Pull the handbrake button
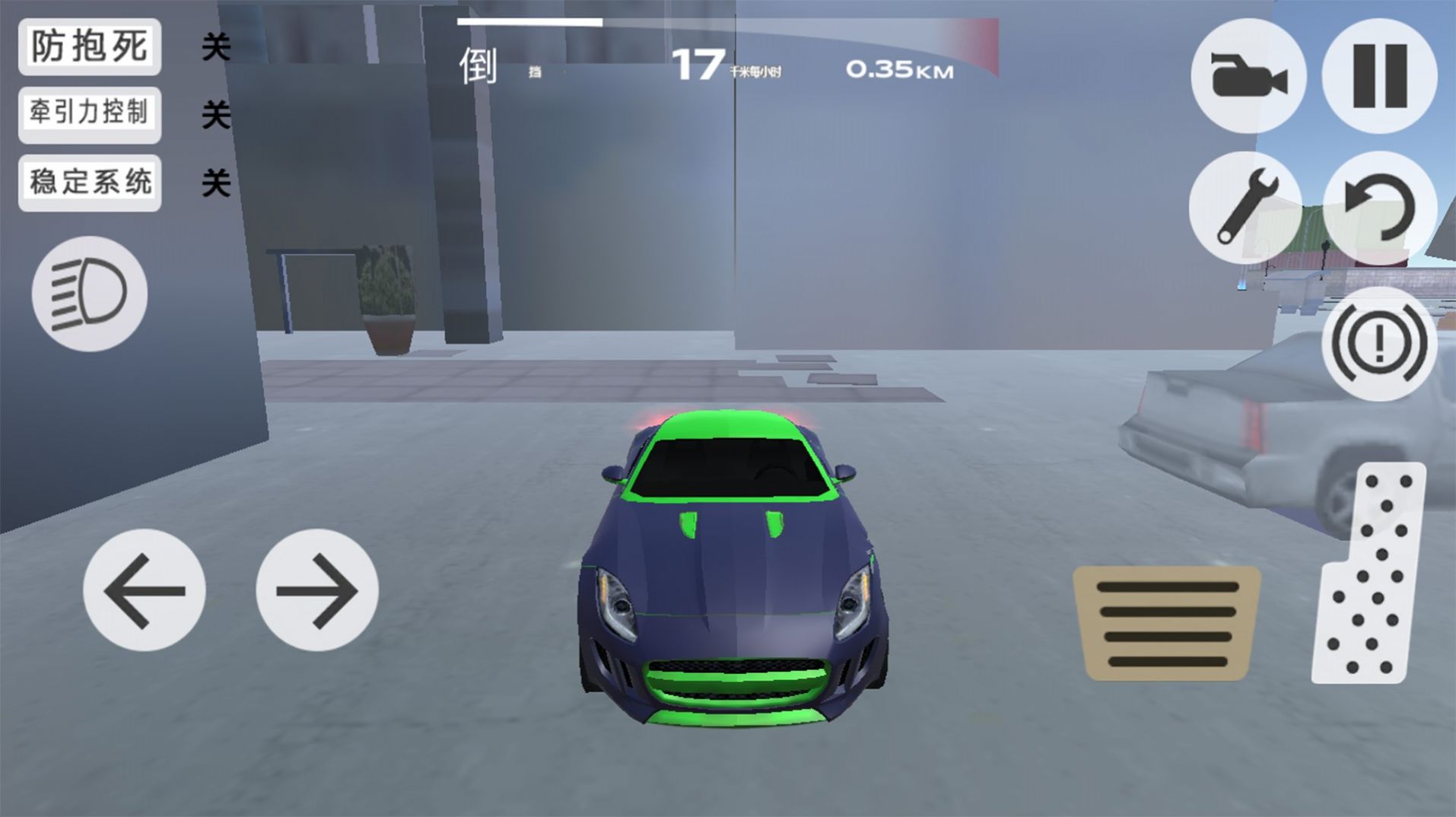 coord(1378,344)
